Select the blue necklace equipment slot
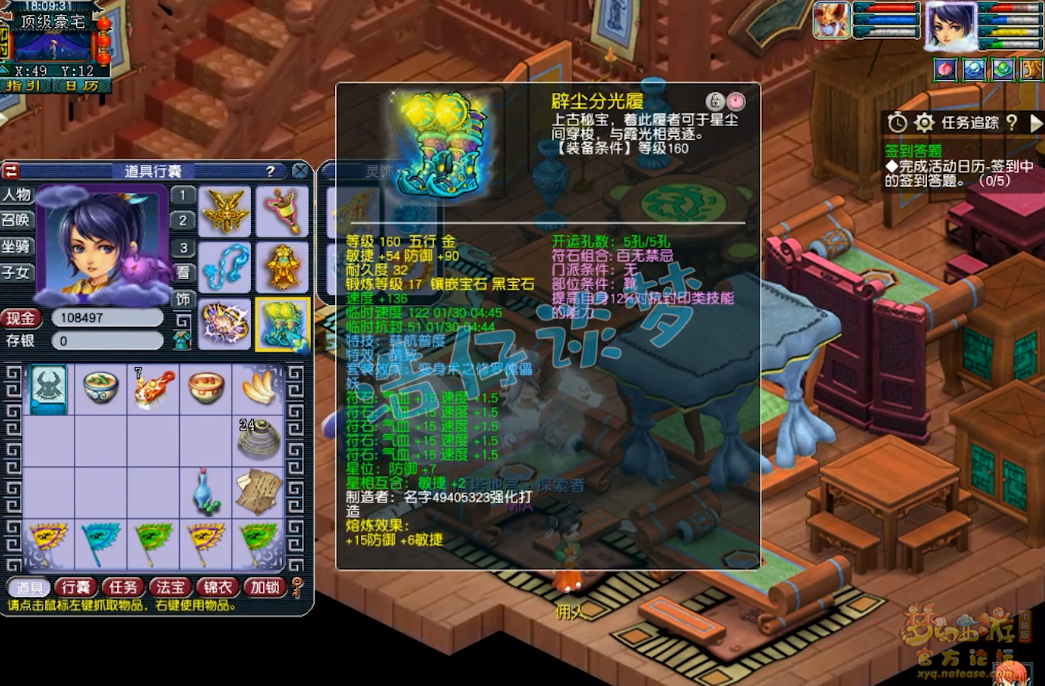Screen dimensions: 1045x686 [225, 267]
